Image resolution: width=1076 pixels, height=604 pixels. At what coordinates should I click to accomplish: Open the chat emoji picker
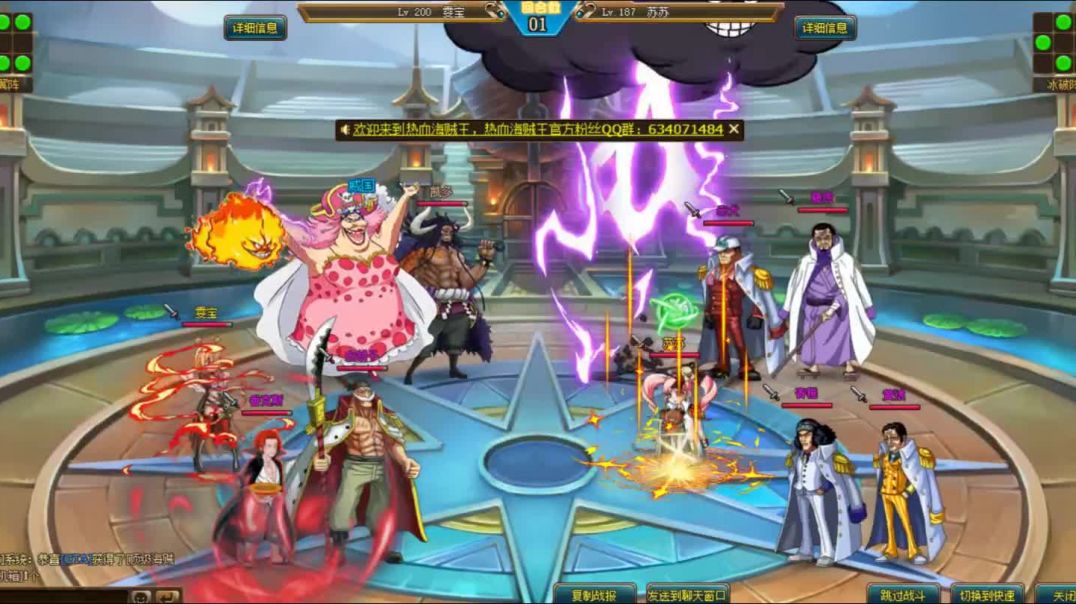[142, 596]
